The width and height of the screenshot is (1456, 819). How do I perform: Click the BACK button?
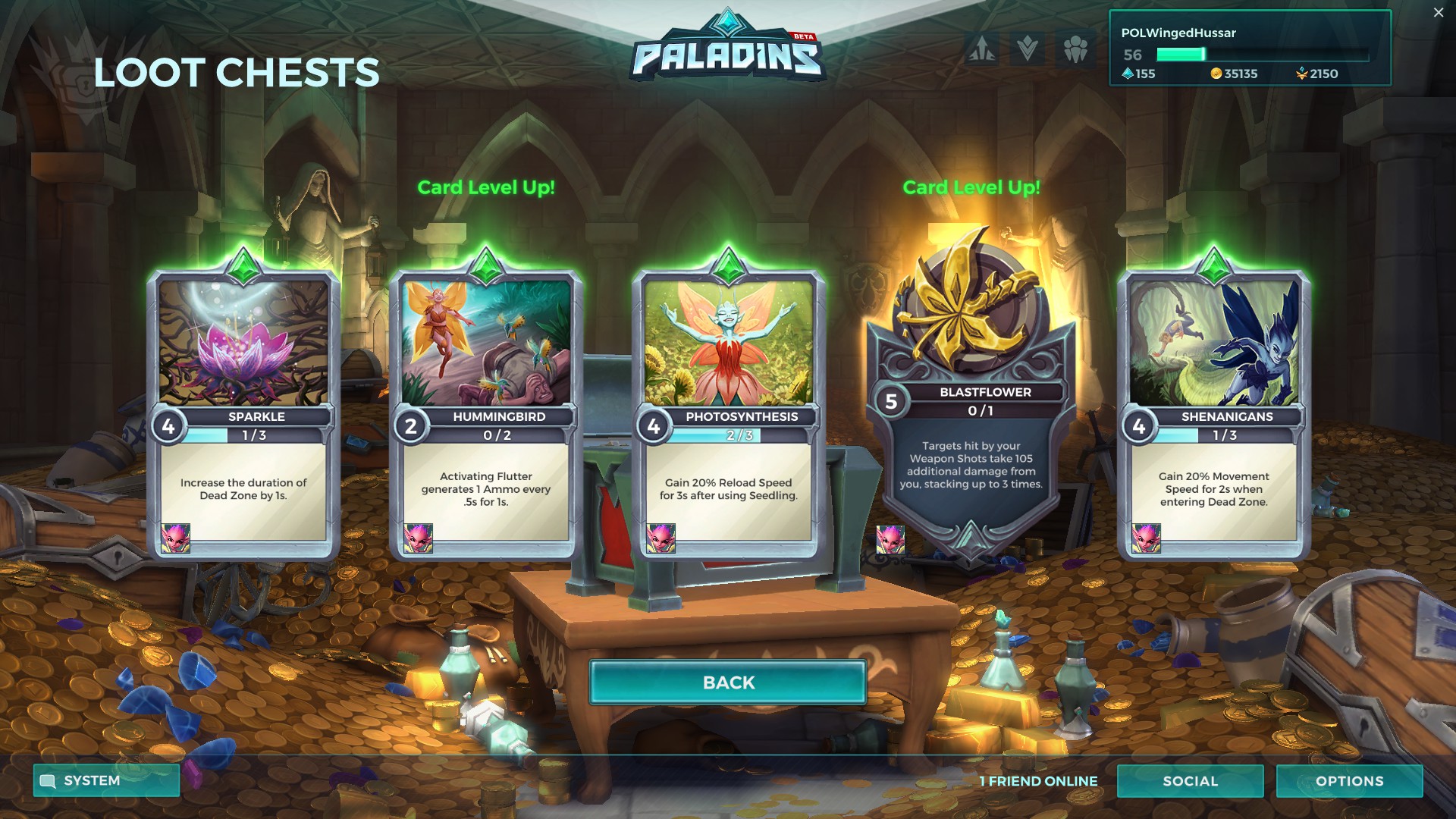pyautogui.click(x=728, y=682)
